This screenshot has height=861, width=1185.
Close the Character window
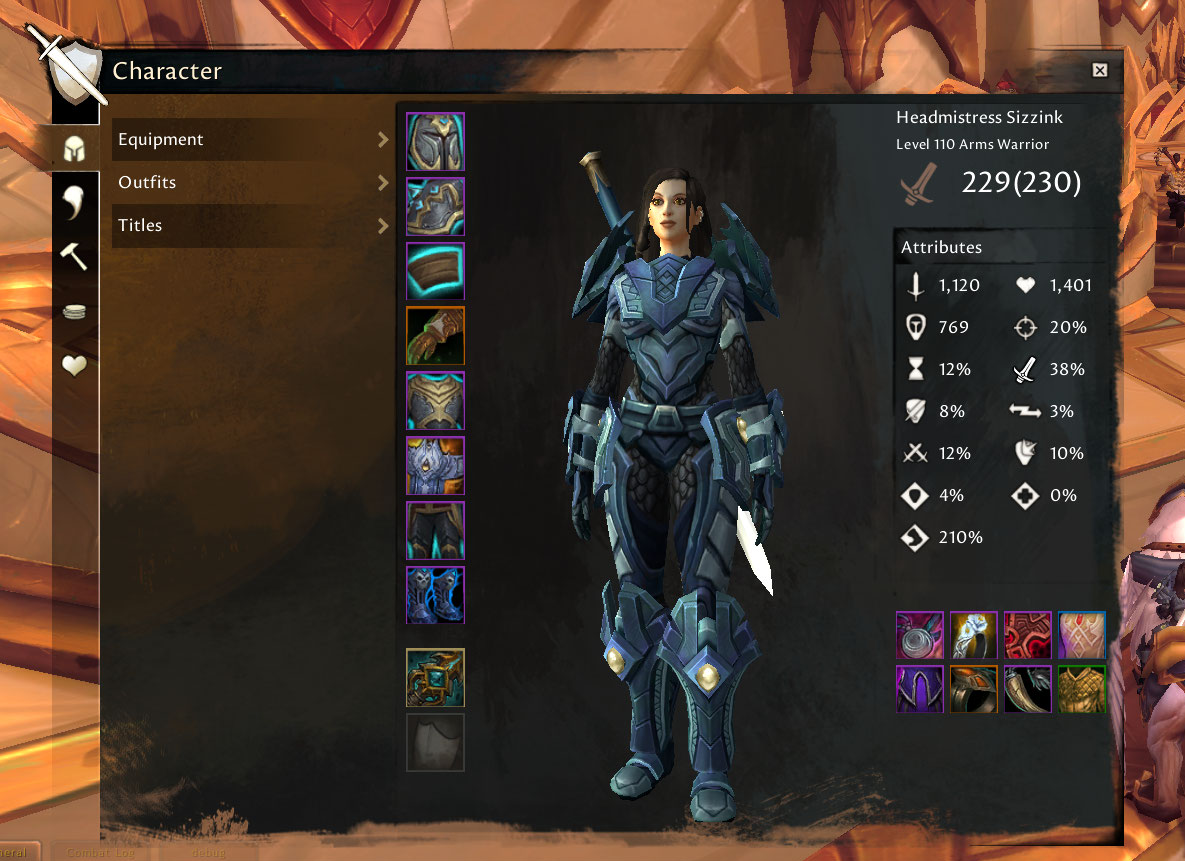pyautogui.click(x=1100, y=70)
